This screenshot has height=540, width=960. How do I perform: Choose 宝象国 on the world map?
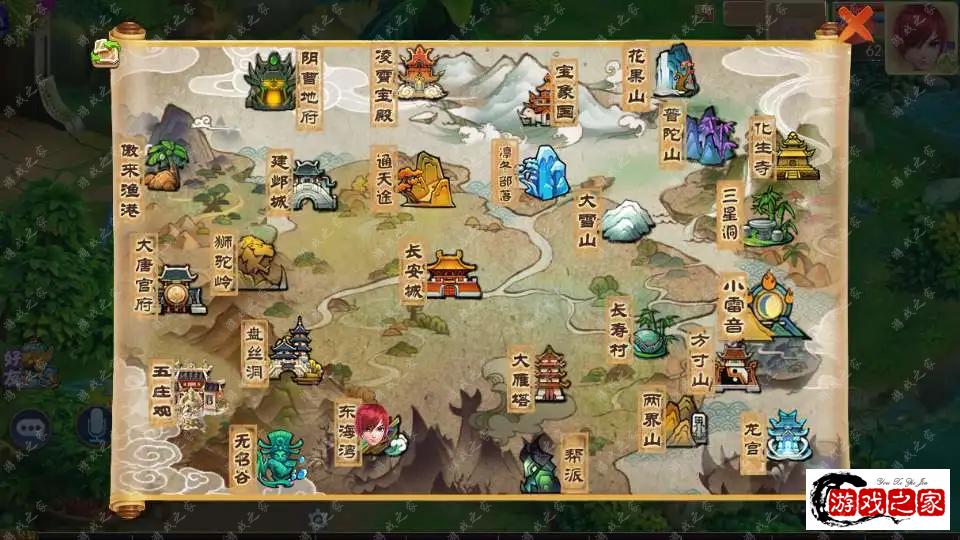point(540,102)
